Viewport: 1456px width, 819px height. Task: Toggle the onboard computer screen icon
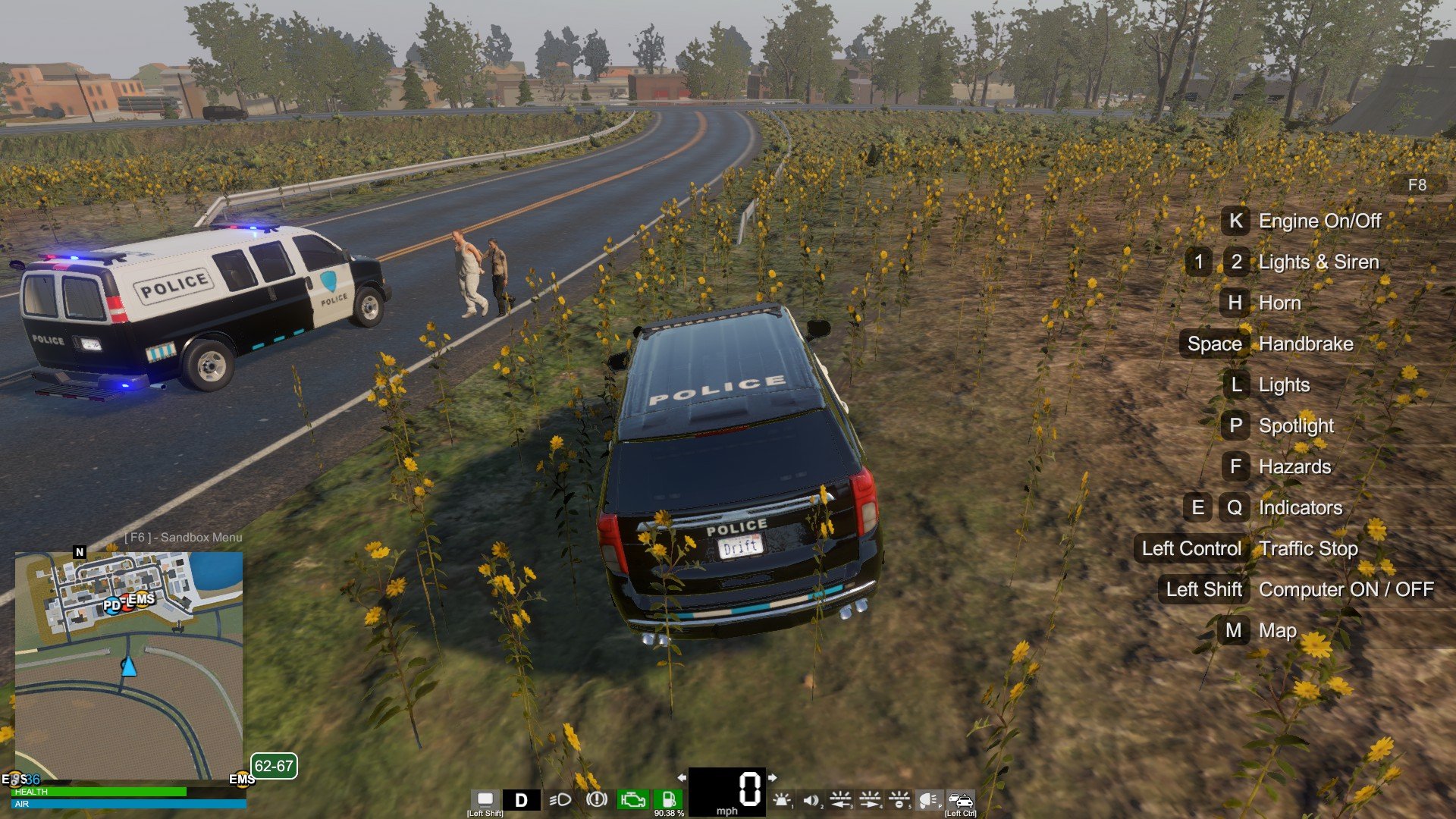485,799
